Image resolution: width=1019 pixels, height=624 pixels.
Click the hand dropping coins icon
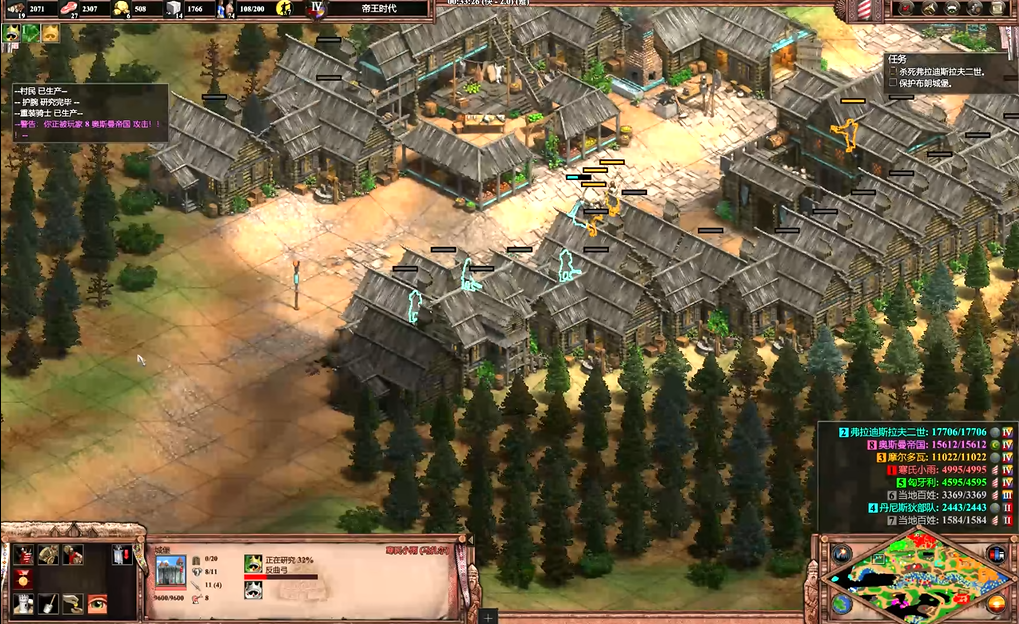72,603
